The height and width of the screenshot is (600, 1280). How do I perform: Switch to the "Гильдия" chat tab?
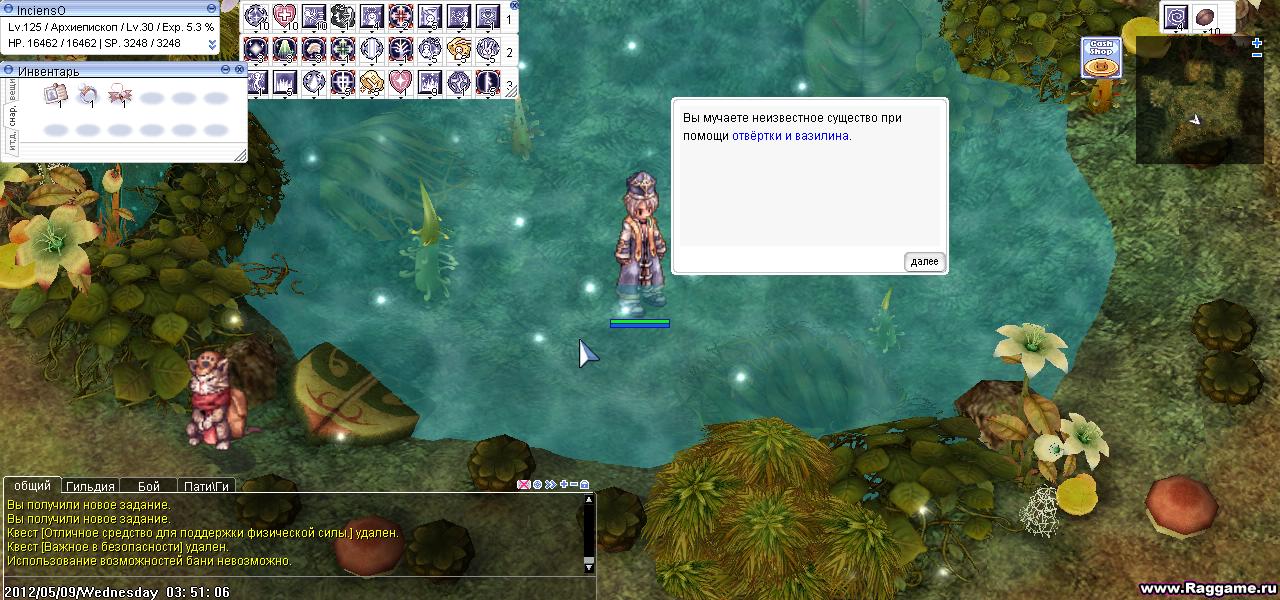point(90,486)
